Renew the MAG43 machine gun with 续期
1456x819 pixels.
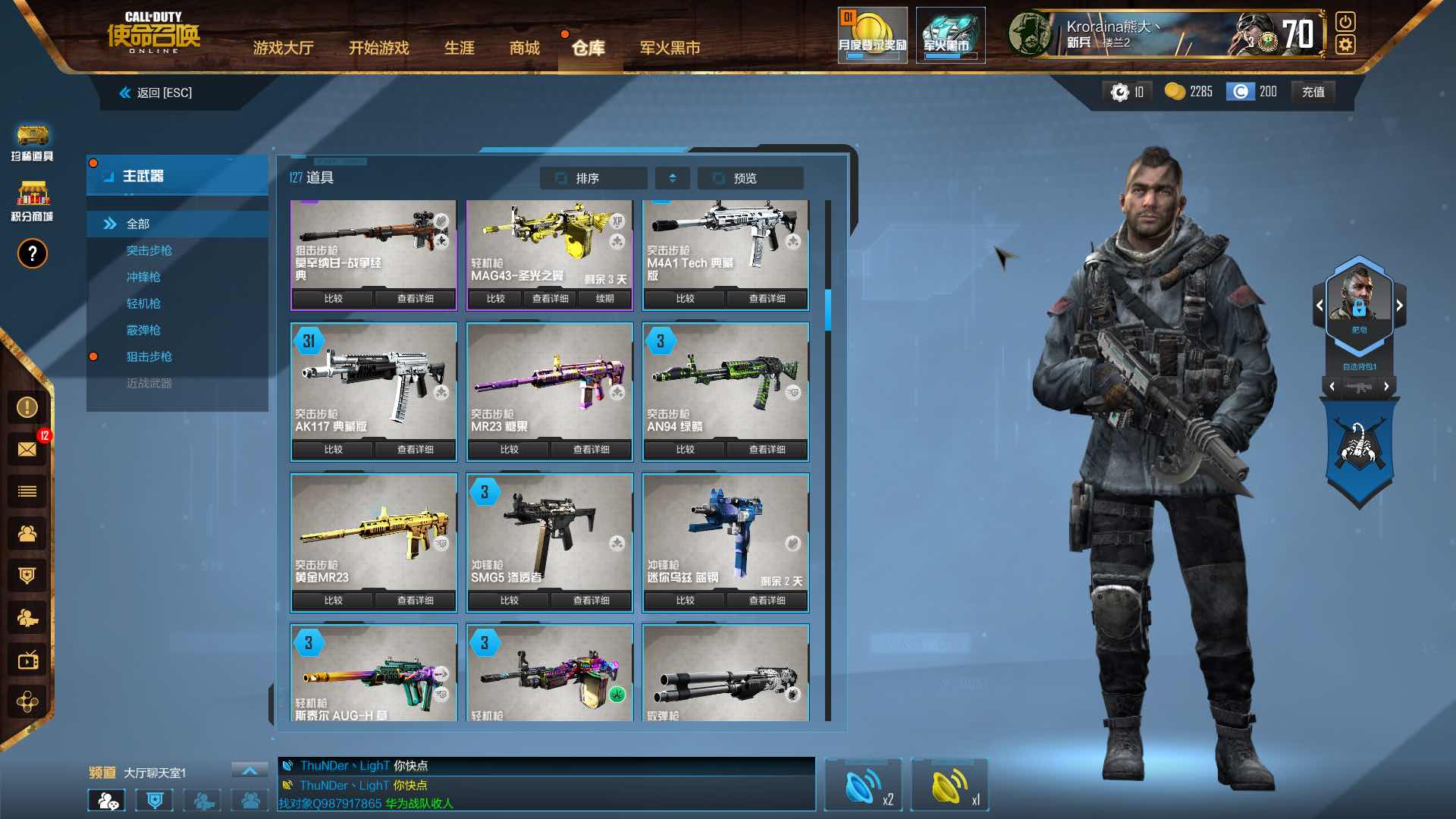(604, 299)
